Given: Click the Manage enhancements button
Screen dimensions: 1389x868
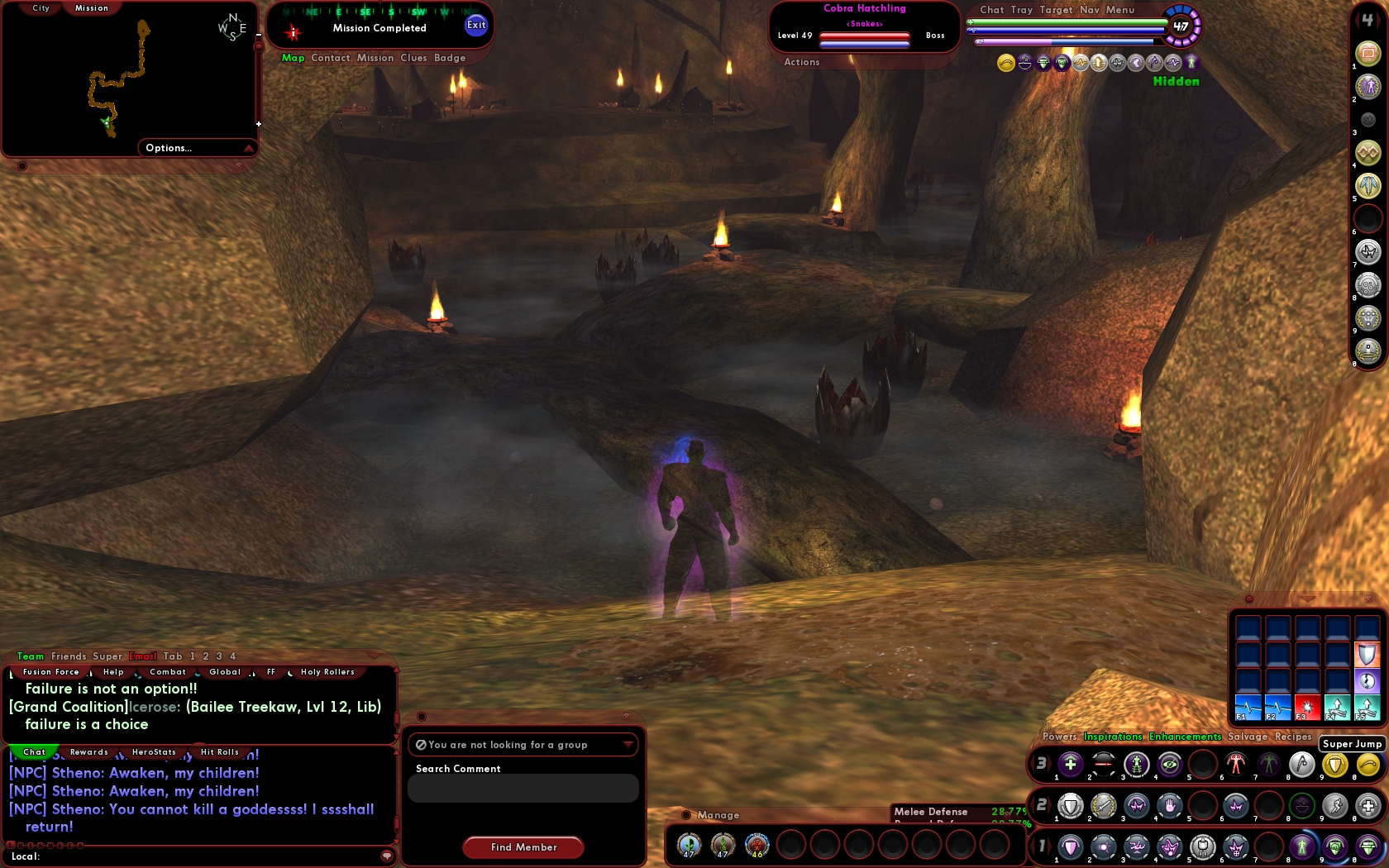Looking at the screenshot, I should [x=718, y=815].
